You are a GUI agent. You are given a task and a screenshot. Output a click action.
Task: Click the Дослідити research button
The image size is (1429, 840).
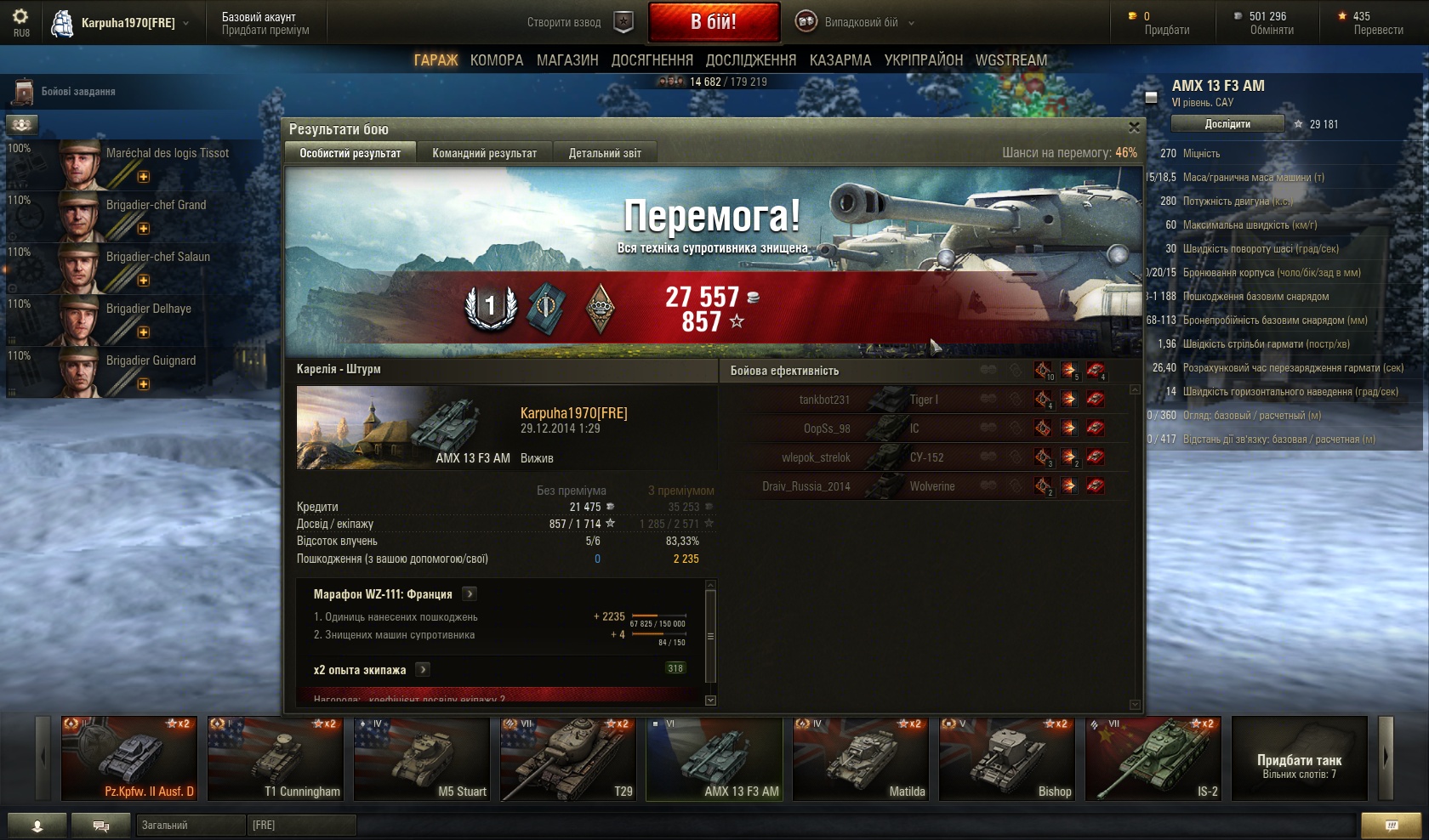[x=1227, y=124]
